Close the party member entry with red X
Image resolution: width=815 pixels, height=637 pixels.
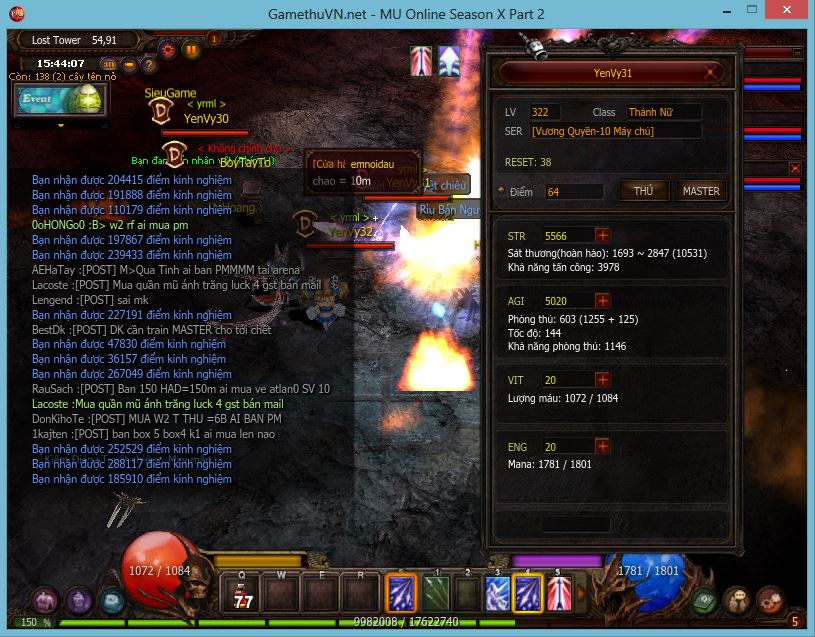795,168
